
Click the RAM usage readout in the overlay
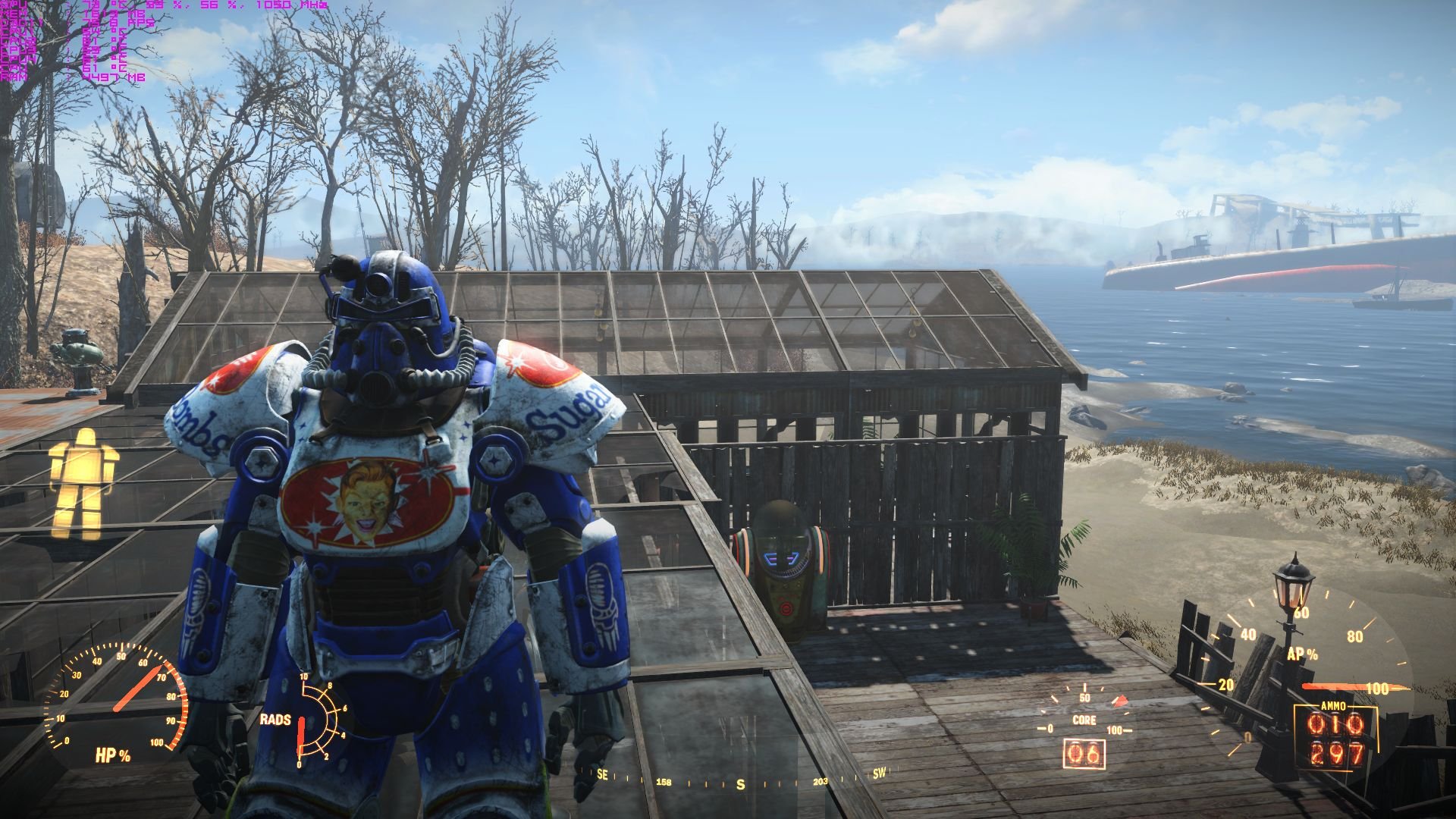tap(53, 75)
